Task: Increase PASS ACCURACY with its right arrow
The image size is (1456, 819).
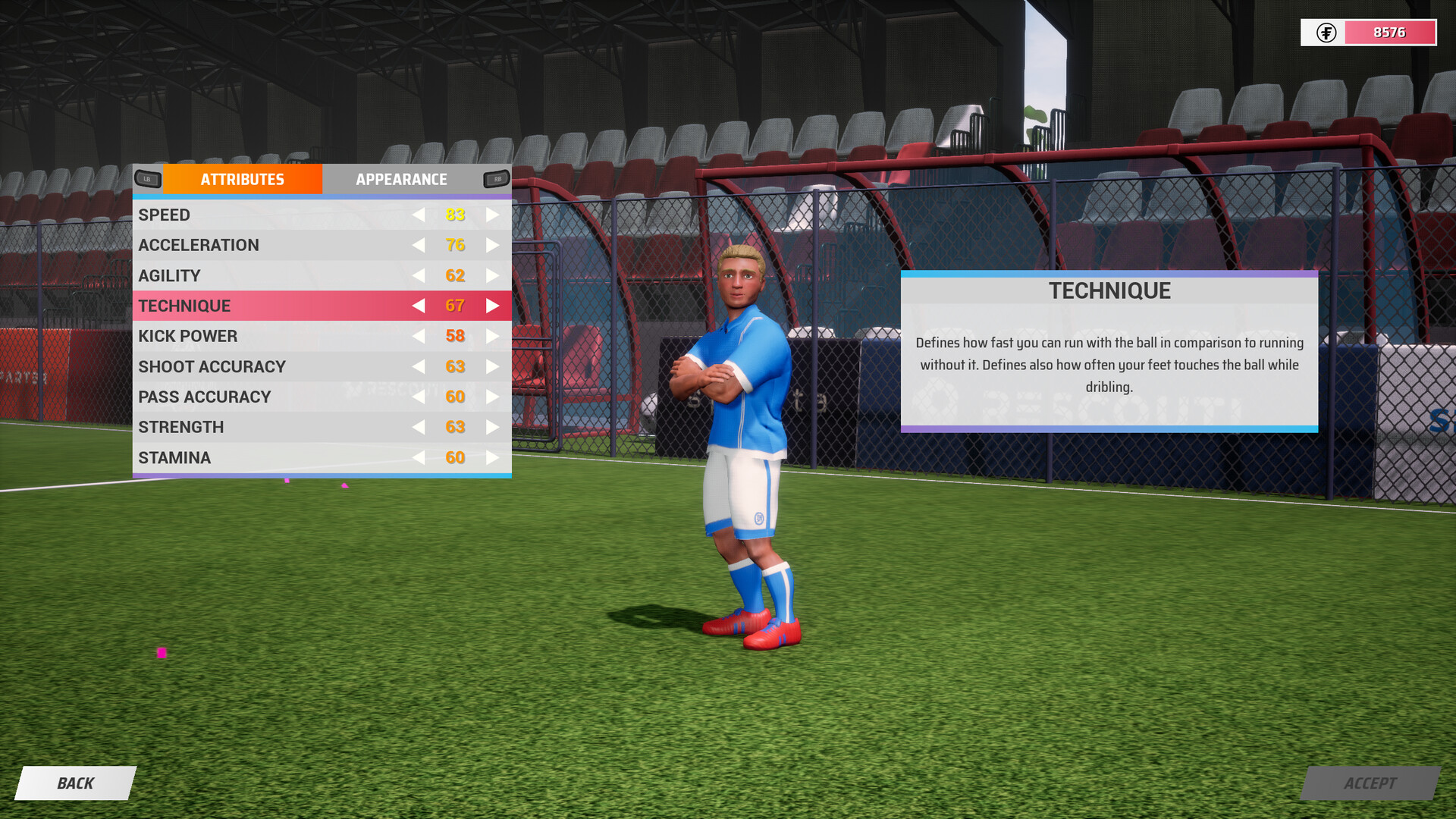Action: 493,397
